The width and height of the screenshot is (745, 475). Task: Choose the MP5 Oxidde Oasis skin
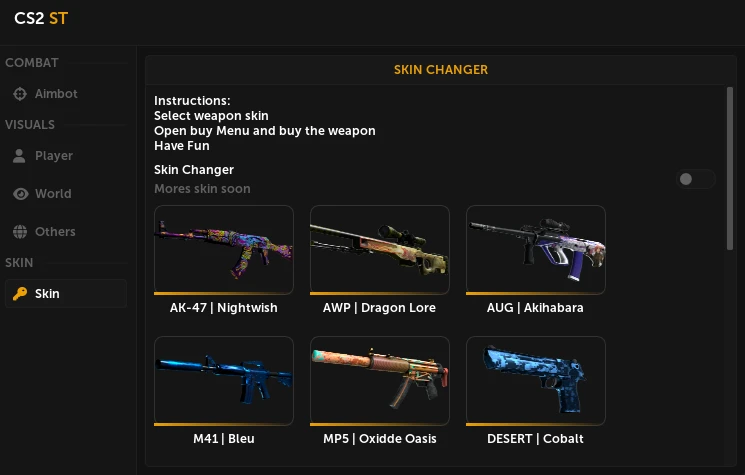click(x=379, y=381)
